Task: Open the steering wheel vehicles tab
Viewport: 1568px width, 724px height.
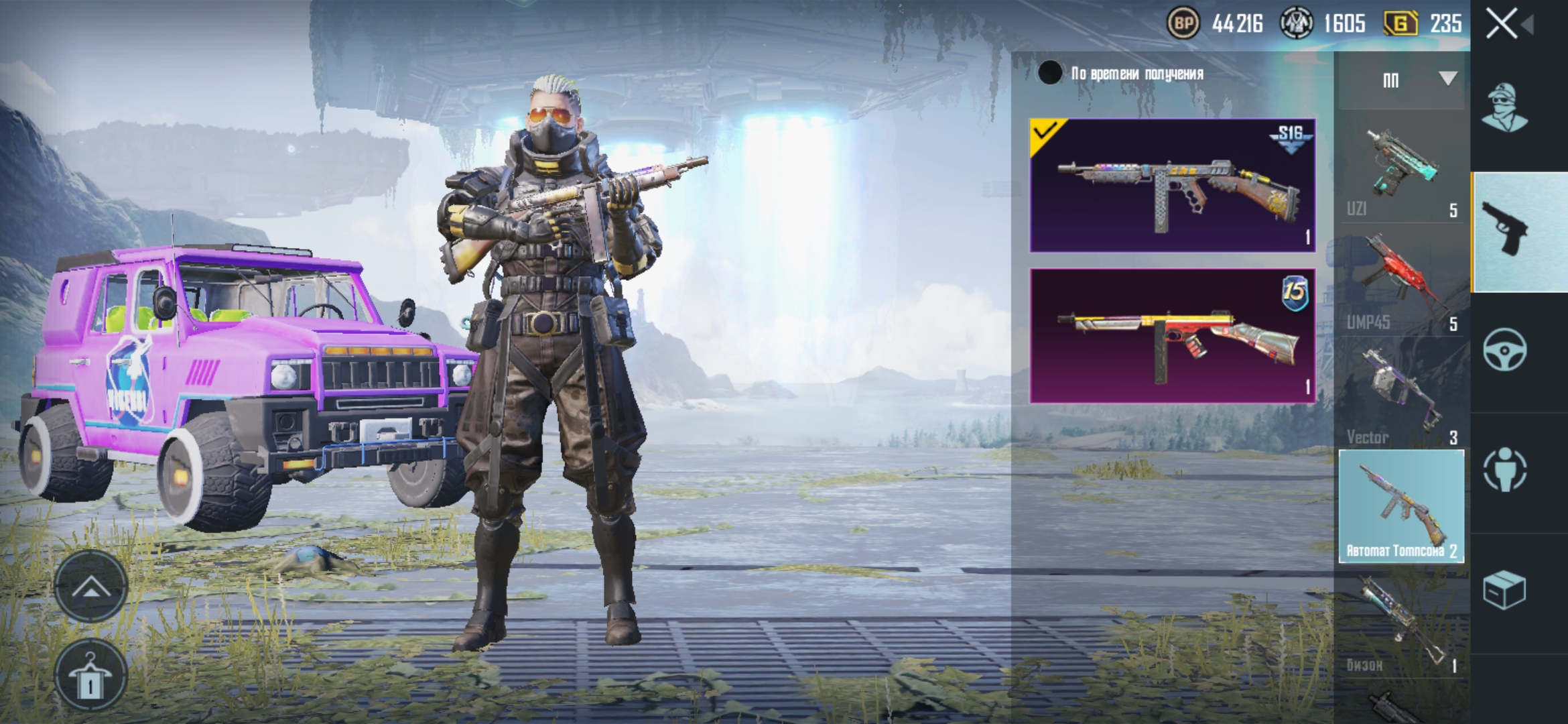Action: point(1504,349)
